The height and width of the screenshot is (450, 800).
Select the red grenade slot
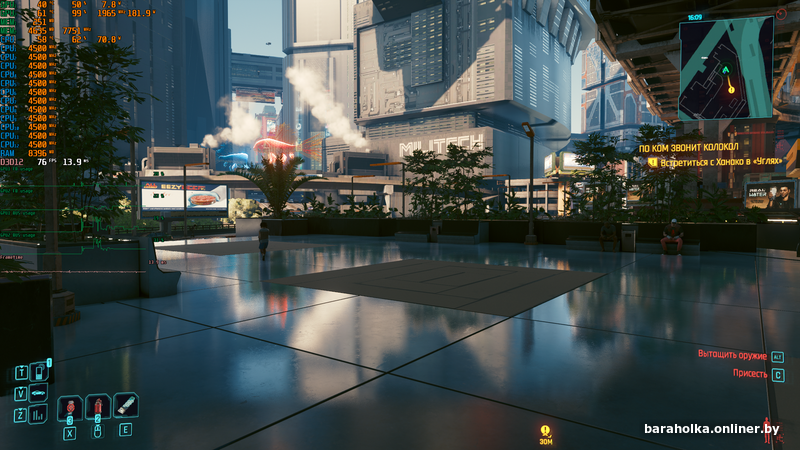97,407
